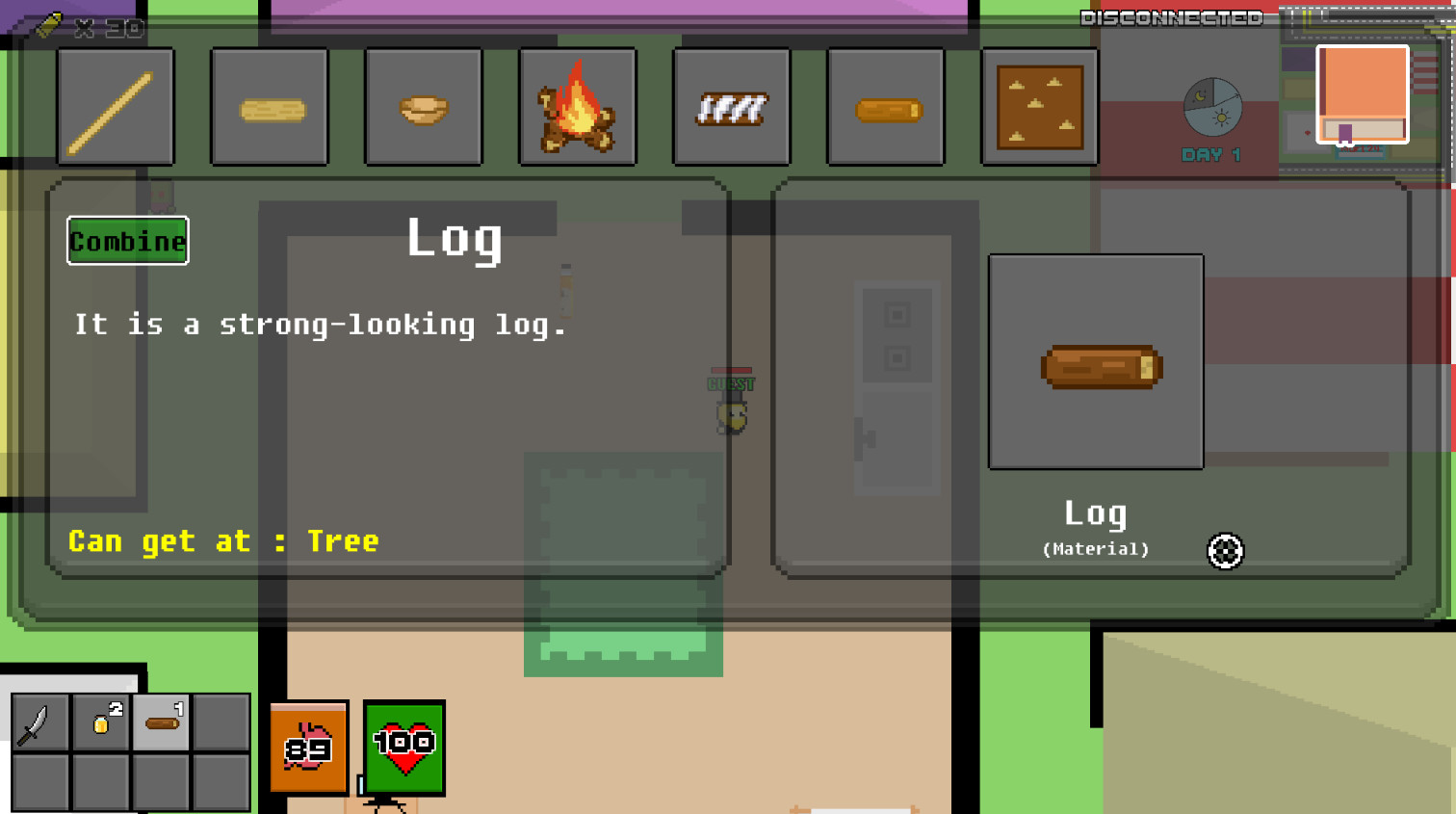
Task: Select the campfire recipe icon
Action: [x=577, y=106]
